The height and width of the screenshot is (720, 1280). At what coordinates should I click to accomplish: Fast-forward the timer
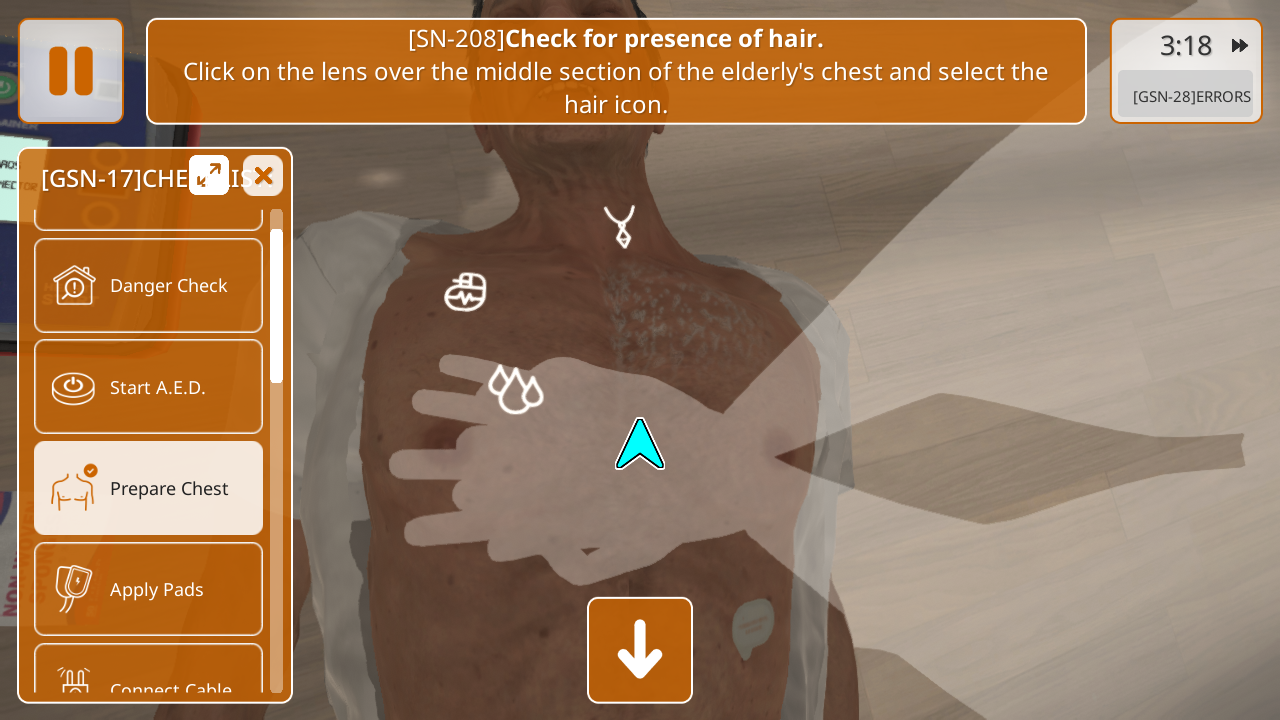point(1239,46)
